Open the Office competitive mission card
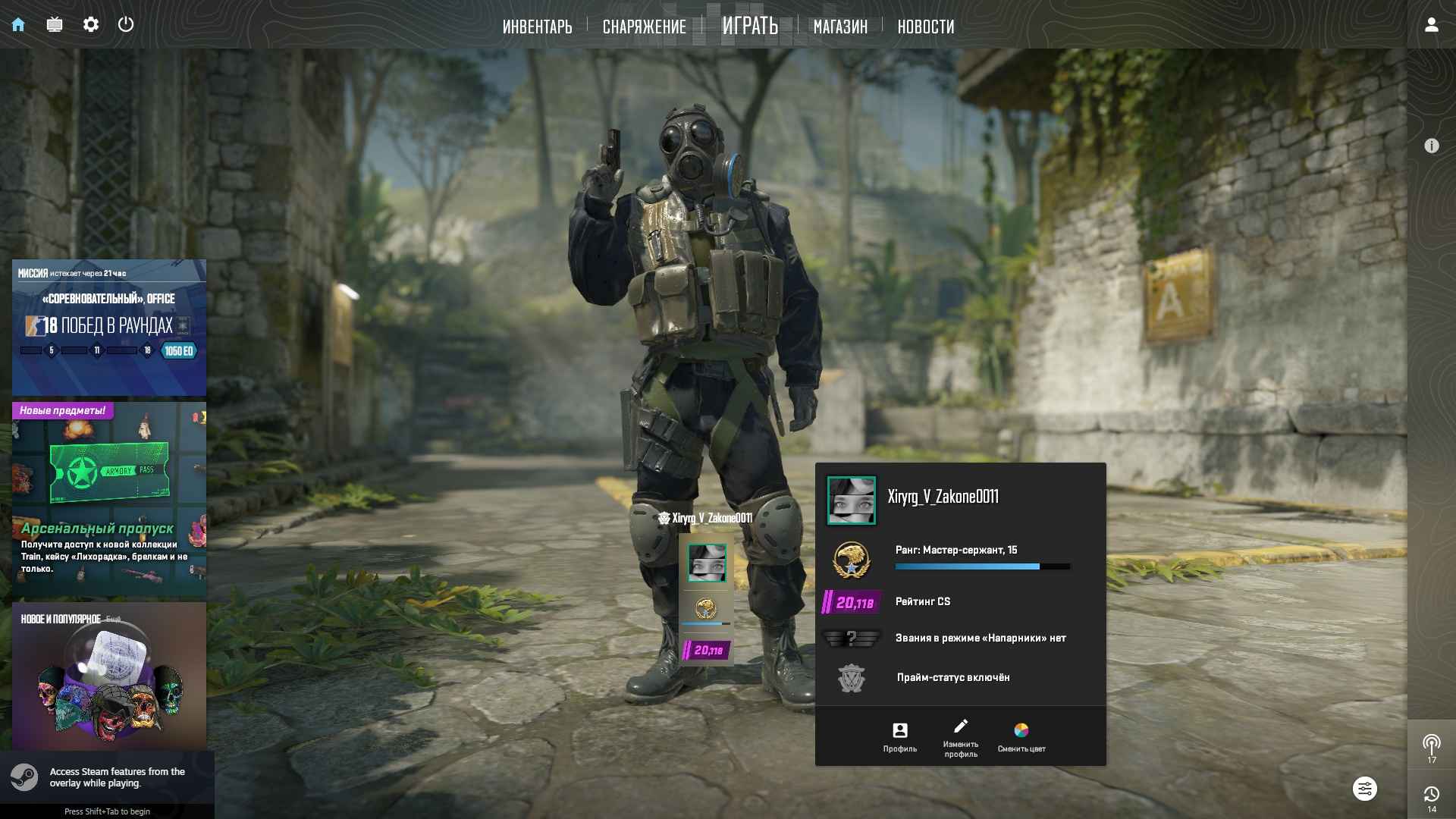This screenshot has height=819, width=1456. pos(109,328)
